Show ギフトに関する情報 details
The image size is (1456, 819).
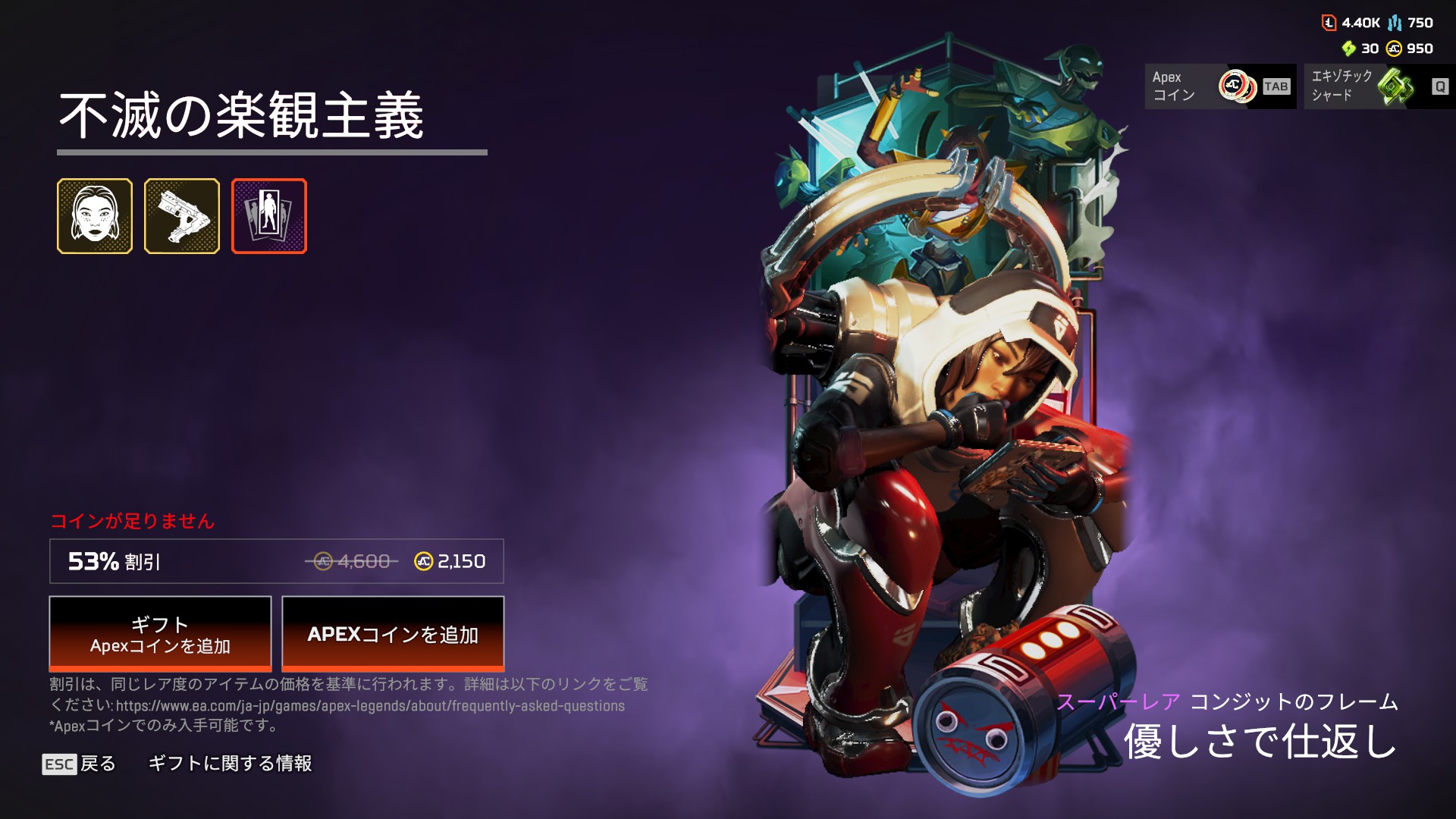click(230, 764)
